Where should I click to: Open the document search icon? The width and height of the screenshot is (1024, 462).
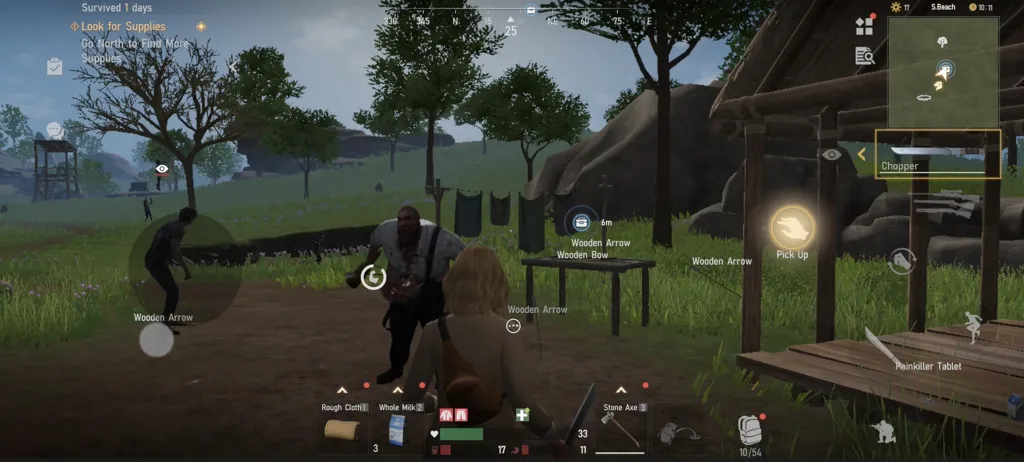[864, 56]
